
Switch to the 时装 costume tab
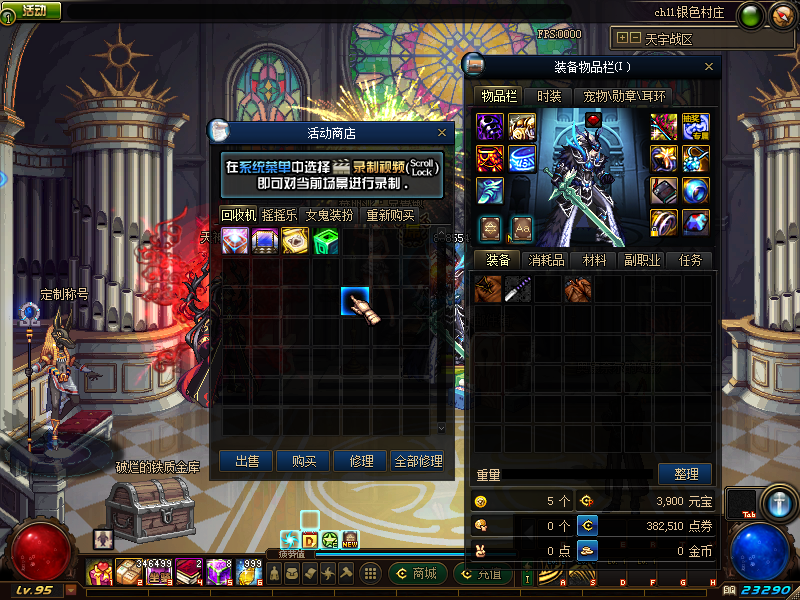click(549, 96)
